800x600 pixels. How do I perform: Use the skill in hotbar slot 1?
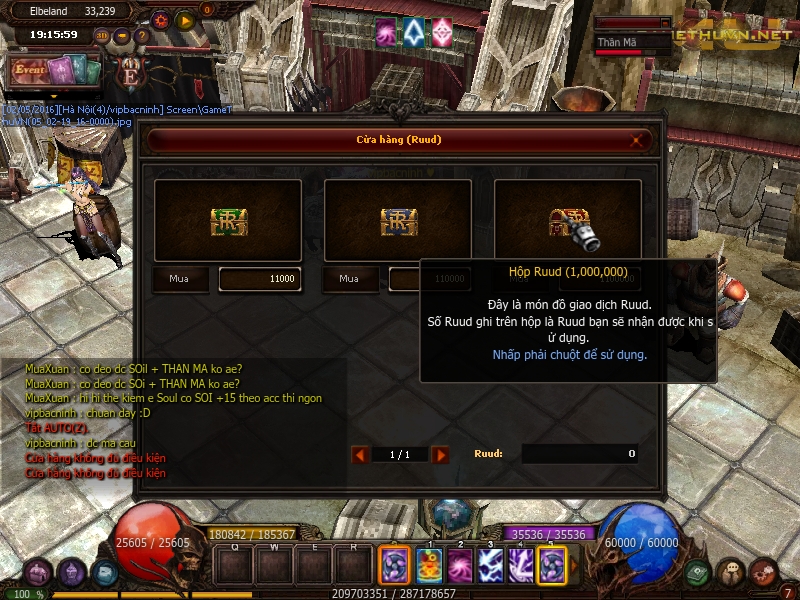[x=429, y=566]
